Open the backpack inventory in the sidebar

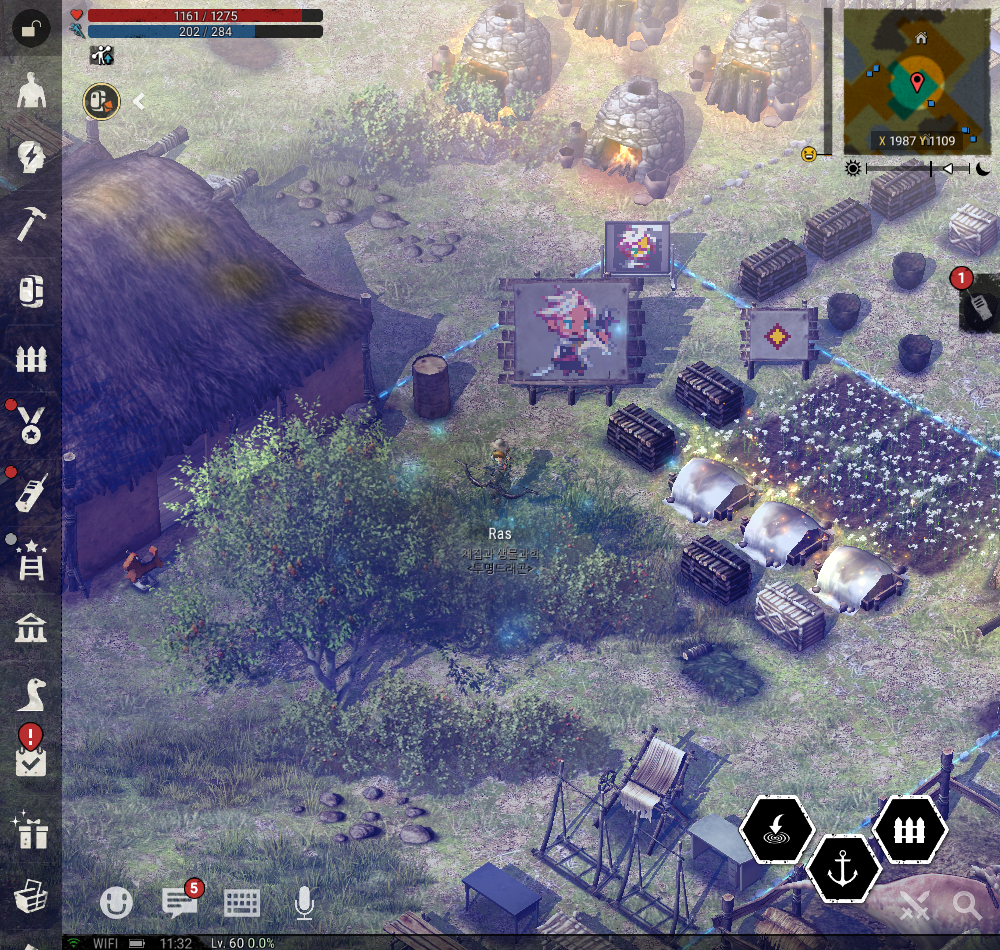point(31,291)
